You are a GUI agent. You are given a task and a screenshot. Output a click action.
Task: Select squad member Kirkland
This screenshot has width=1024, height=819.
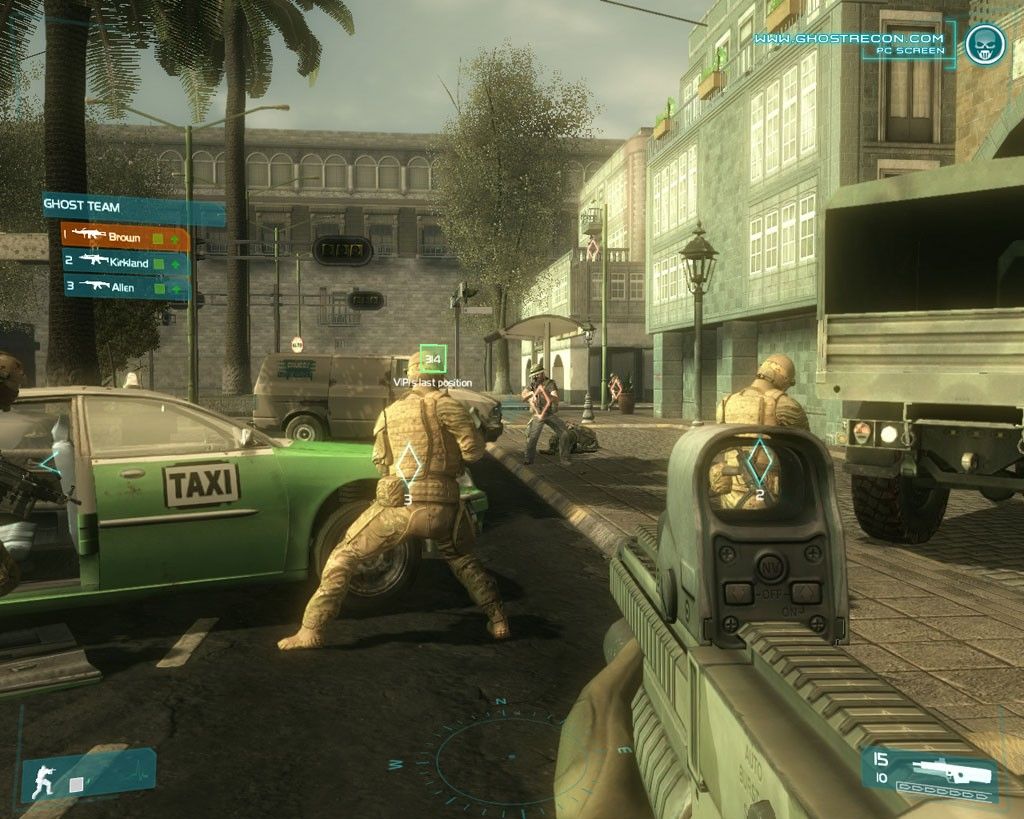tap(125, 262)
